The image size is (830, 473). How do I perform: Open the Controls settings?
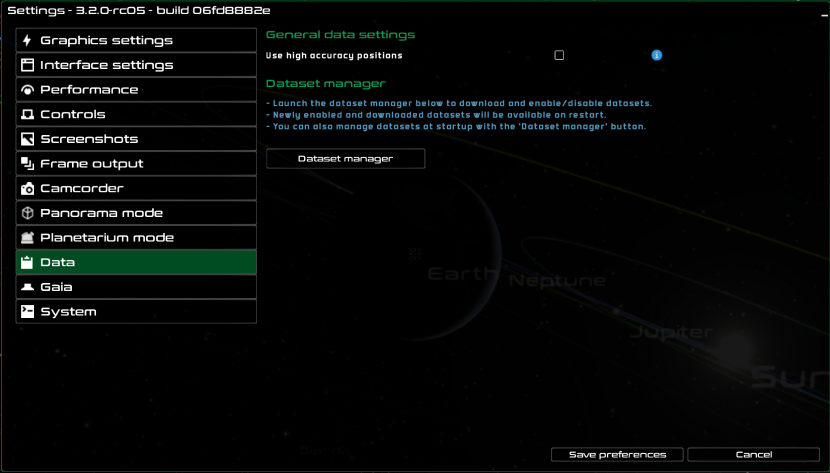pyautogui.click(x=136, y=114)
